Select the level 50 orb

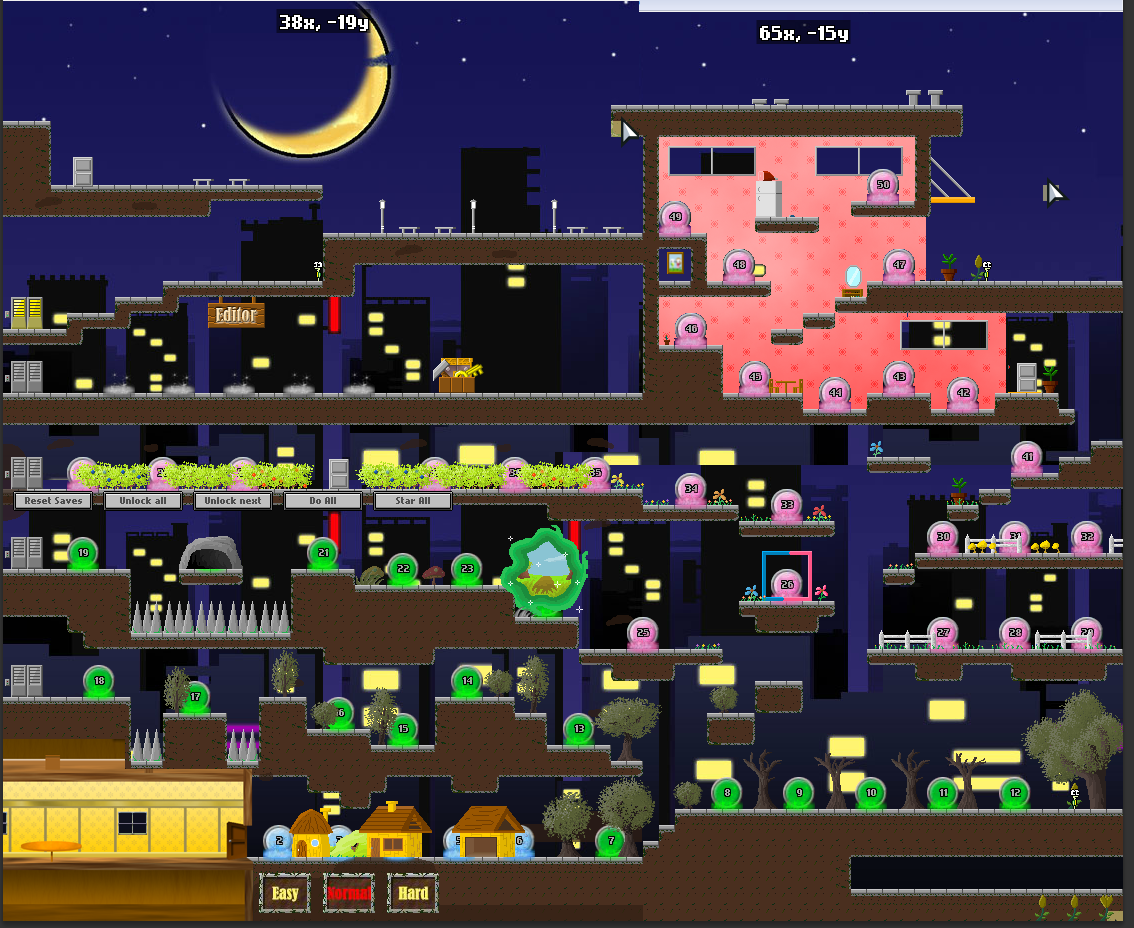(x=883, y=185)
